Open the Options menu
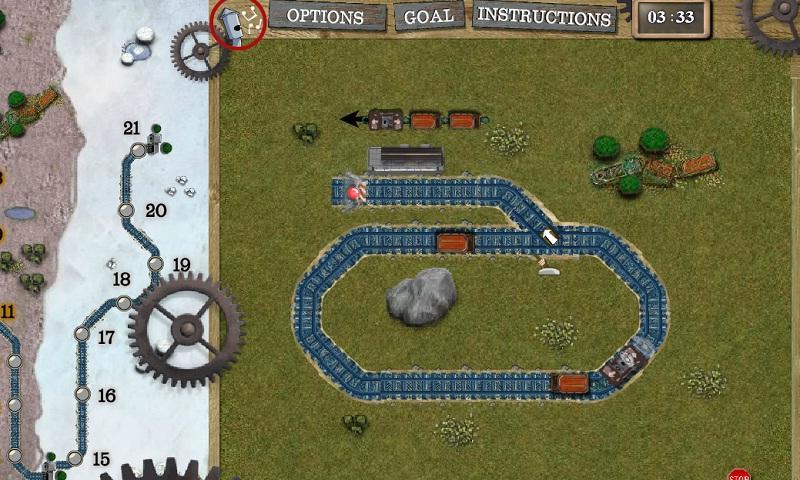Image resolution: width=800 pixels, height=480 pixels. point(325,17)
